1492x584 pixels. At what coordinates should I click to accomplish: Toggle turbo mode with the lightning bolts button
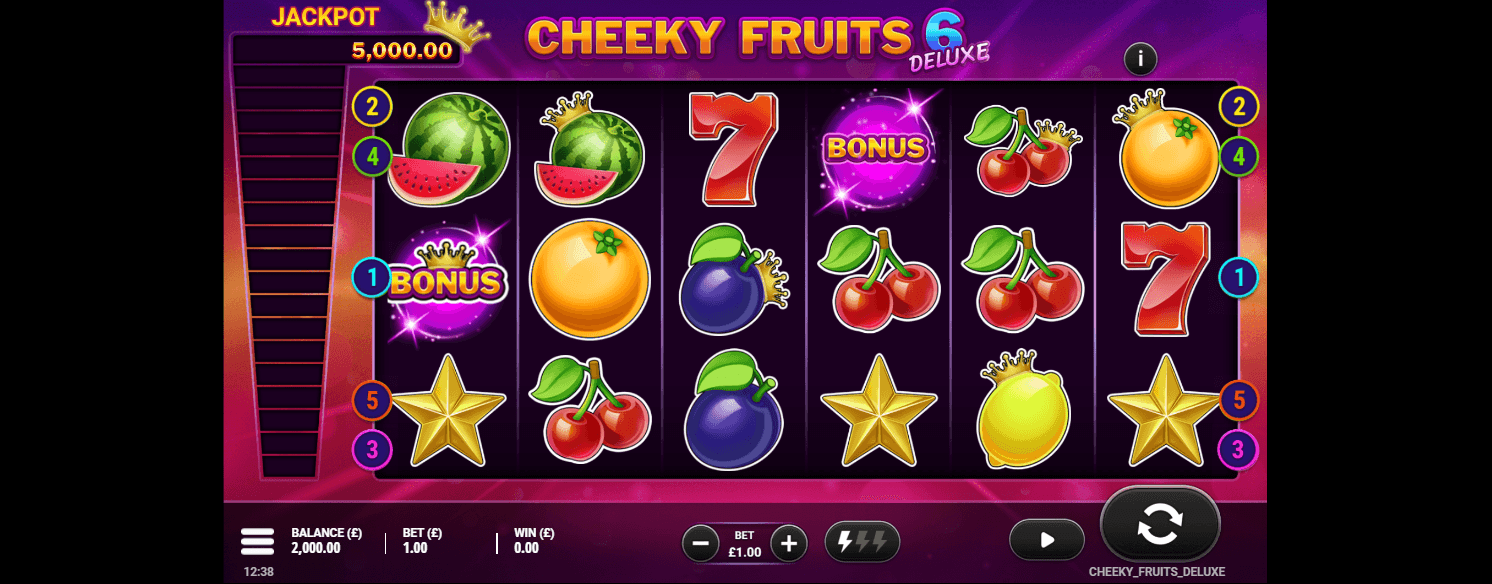coord(862,542)
